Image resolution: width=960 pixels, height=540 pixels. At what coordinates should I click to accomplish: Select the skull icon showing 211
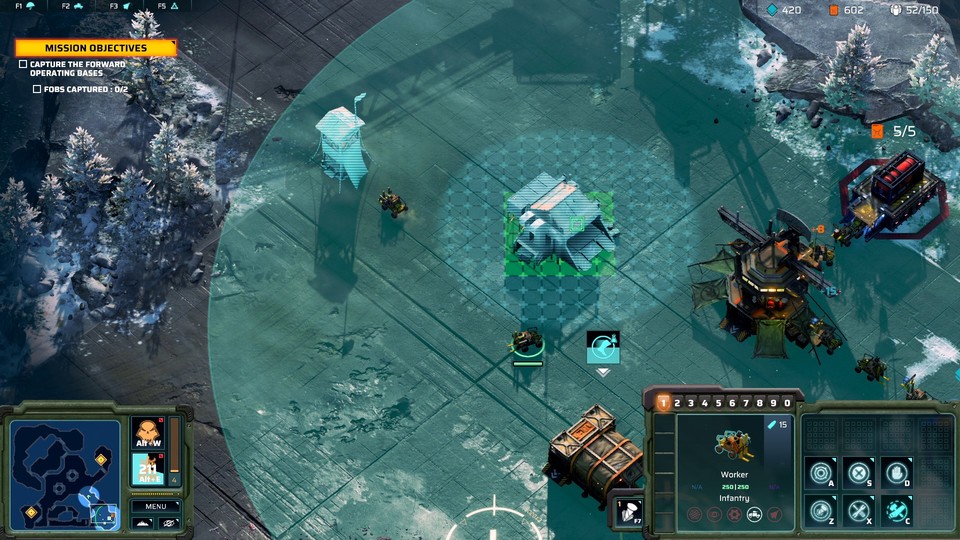tap(147, 467)
